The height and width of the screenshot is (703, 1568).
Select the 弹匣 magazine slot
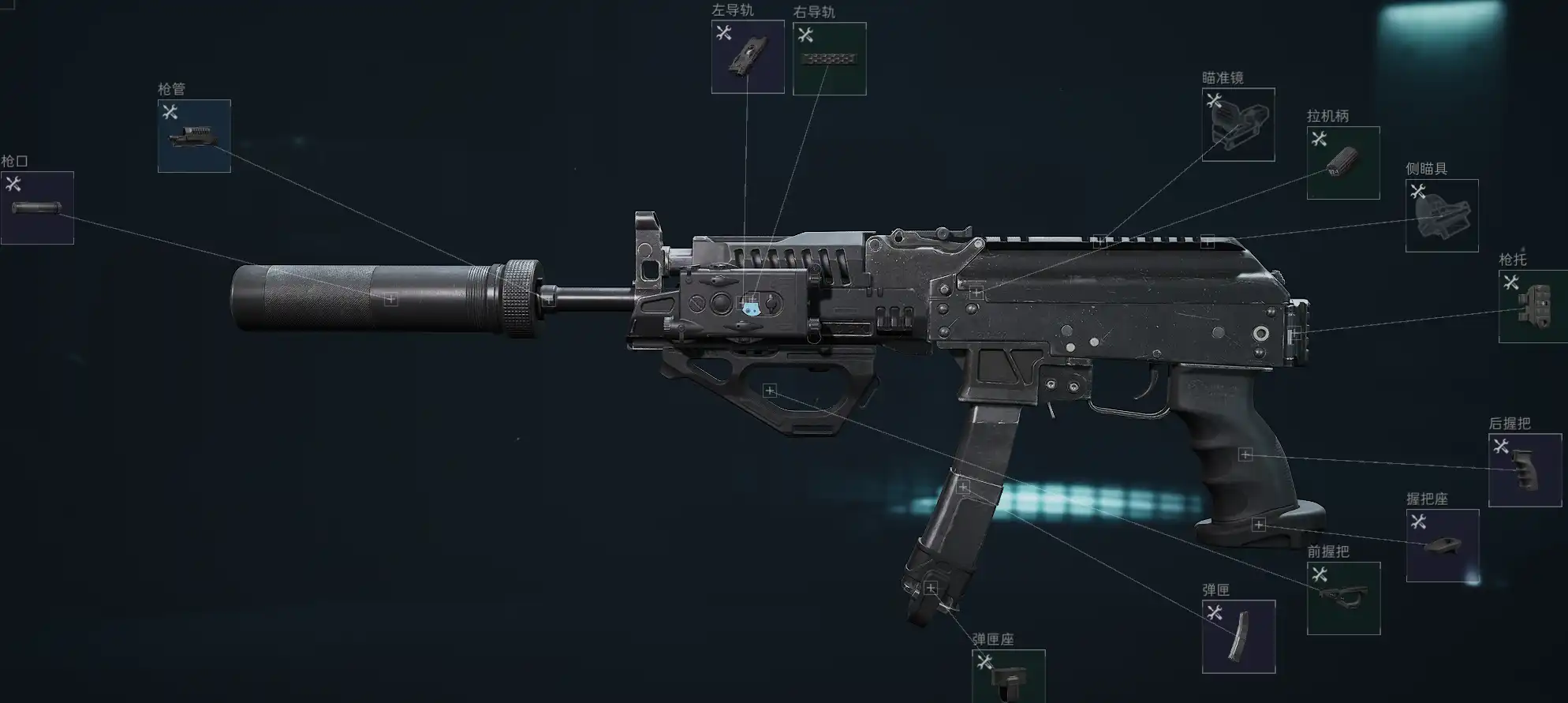tap(1238, 637)
